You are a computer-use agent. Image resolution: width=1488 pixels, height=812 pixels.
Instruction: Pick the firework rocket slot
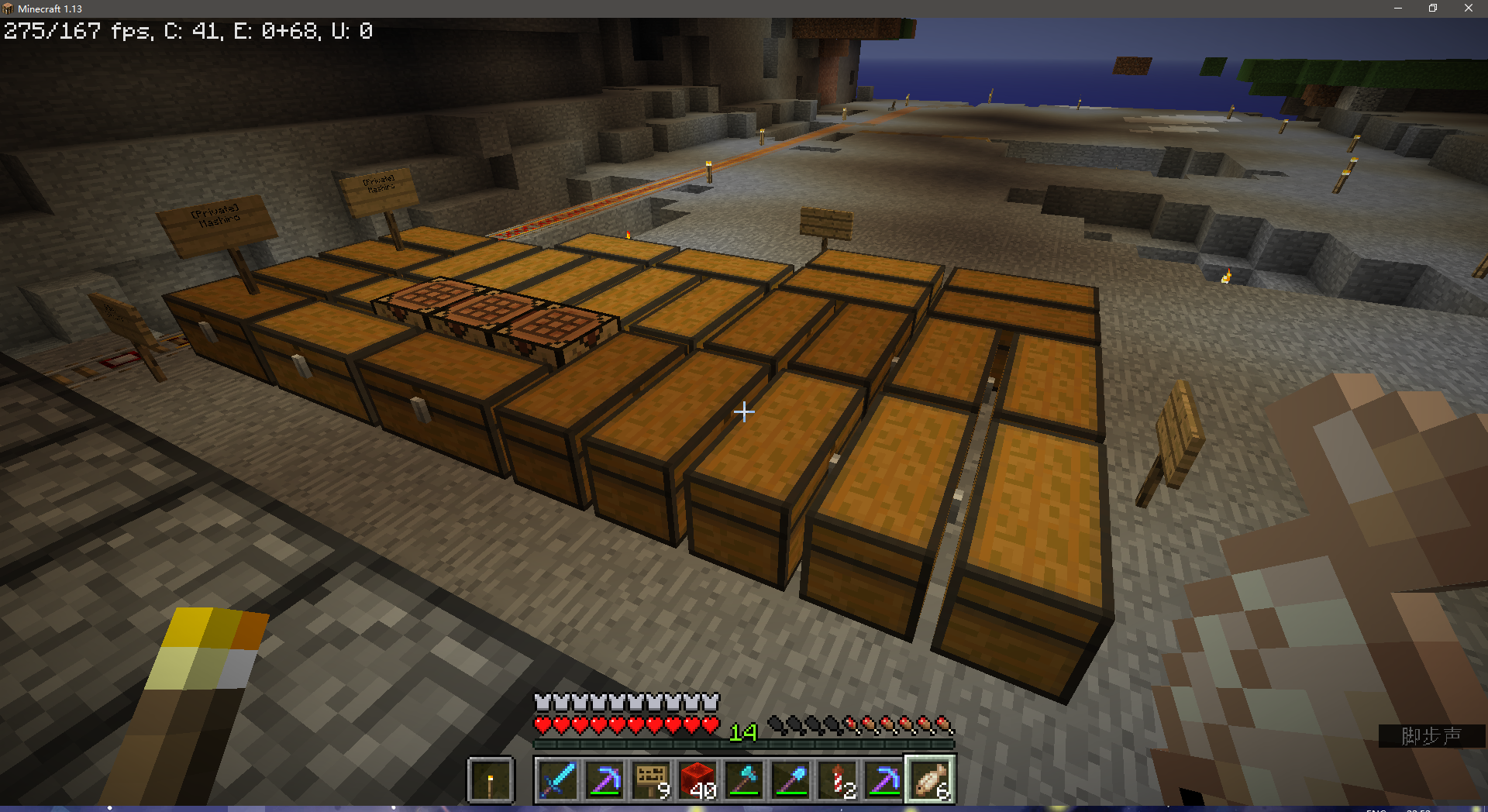pyautogui.click(x=838, y=779)
